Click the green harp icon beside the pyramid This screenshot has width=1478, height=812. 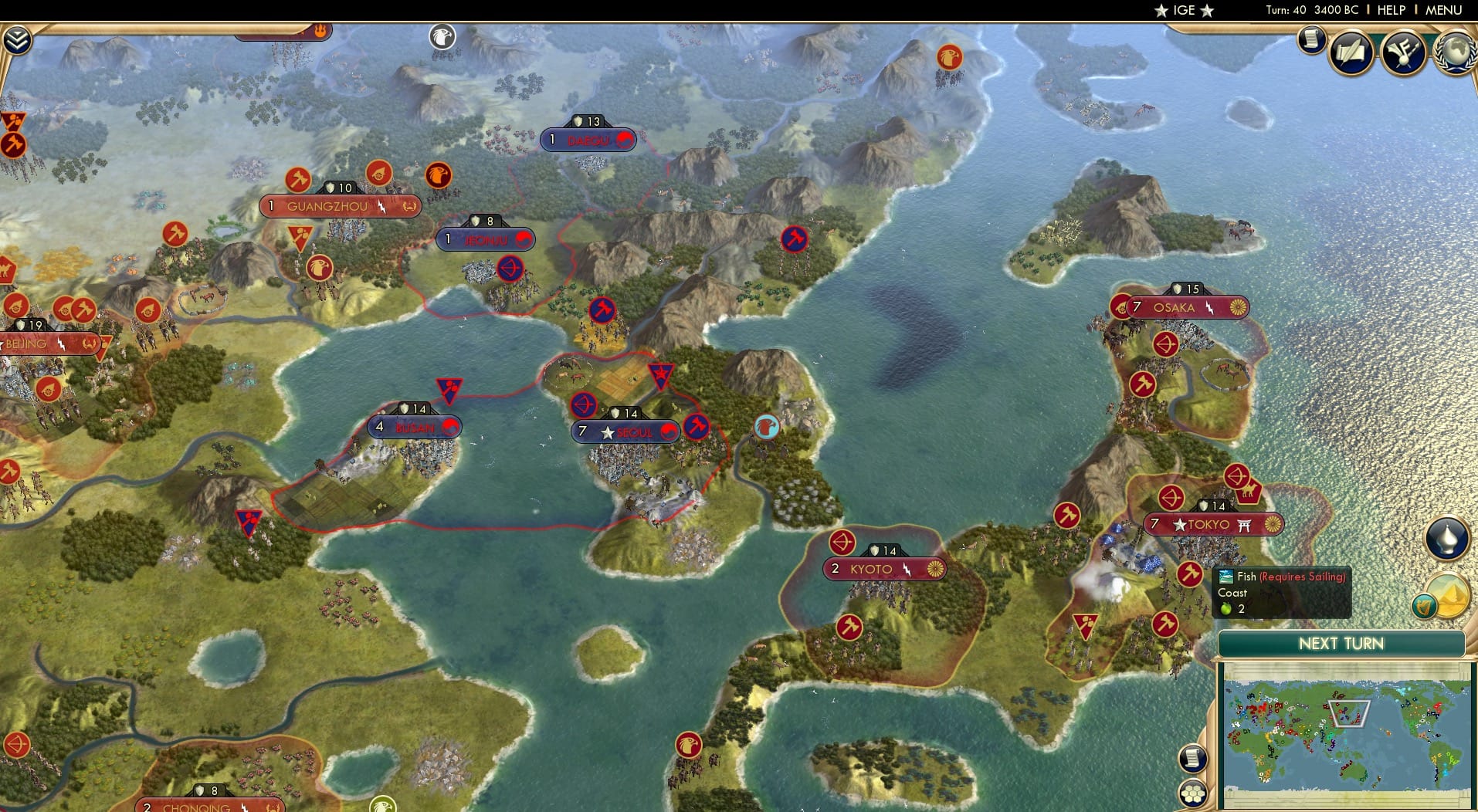pyautogui.click(x=1425, y=606)
